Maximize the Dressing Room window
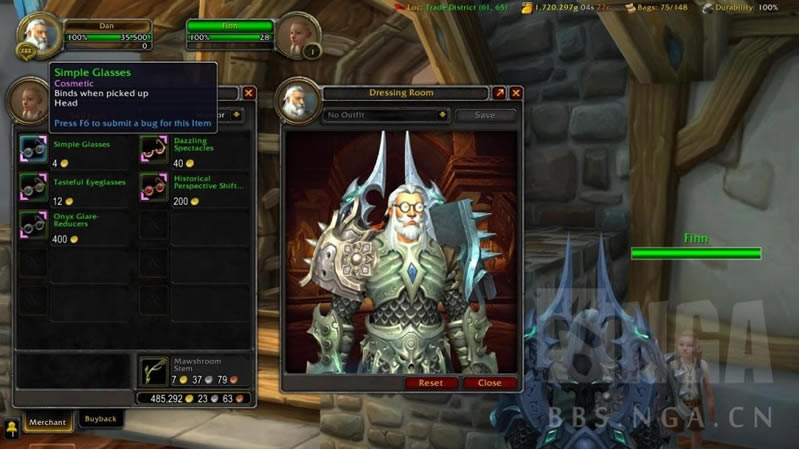Screen dimensions: 799x449 coord(499,93)
